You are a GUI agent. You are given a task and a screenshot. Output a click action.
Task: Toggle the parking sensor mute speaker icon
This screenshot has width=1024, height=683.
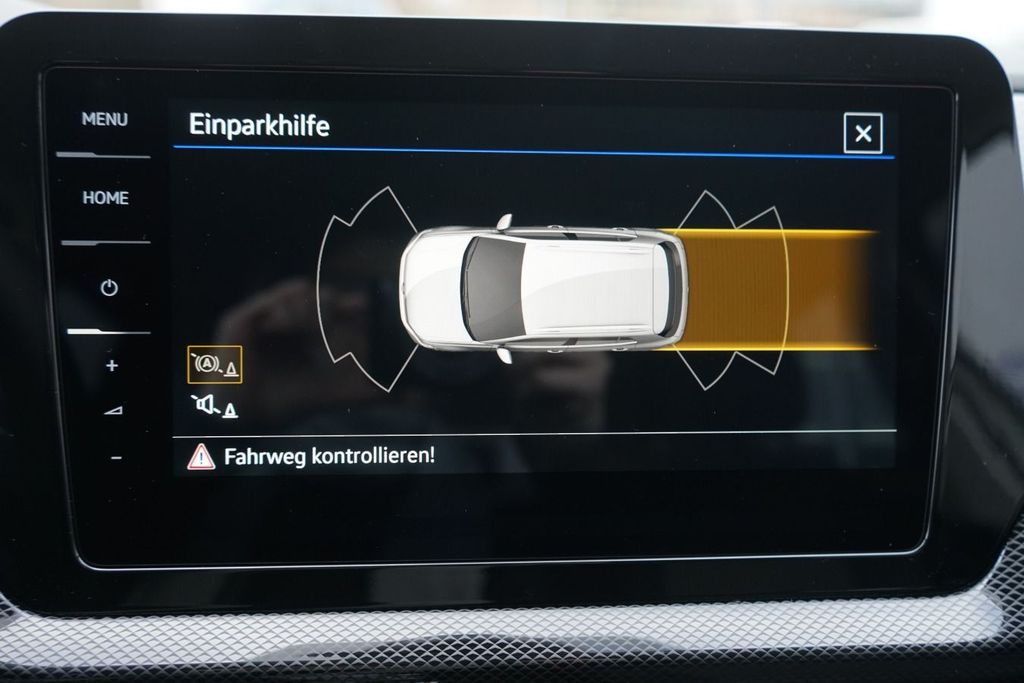tap(214, 406)
